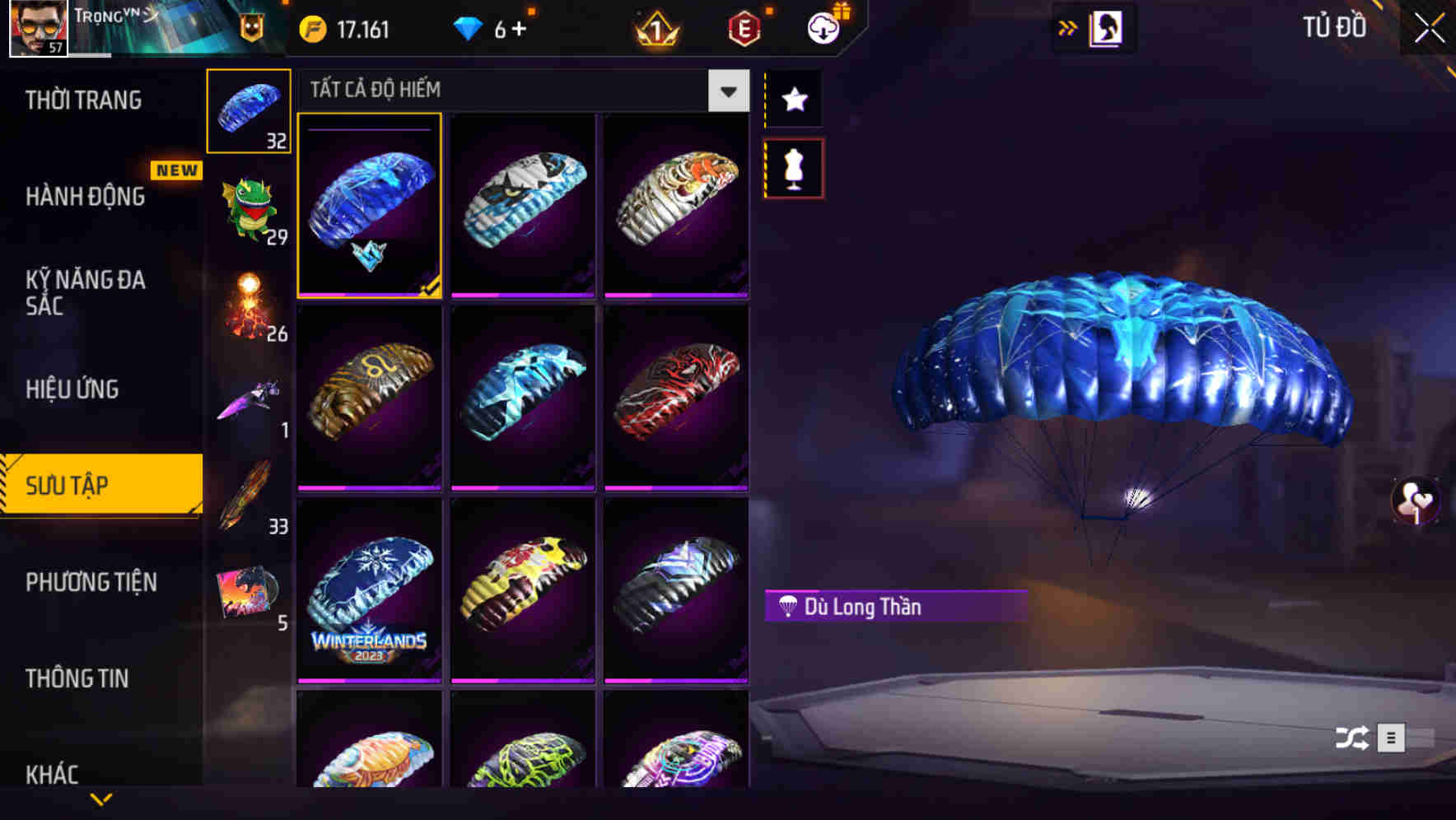Screen dimensions: 1456x820
Task: Expand the bottom chevron under KHÁC
Action: [x=101, y=801]
